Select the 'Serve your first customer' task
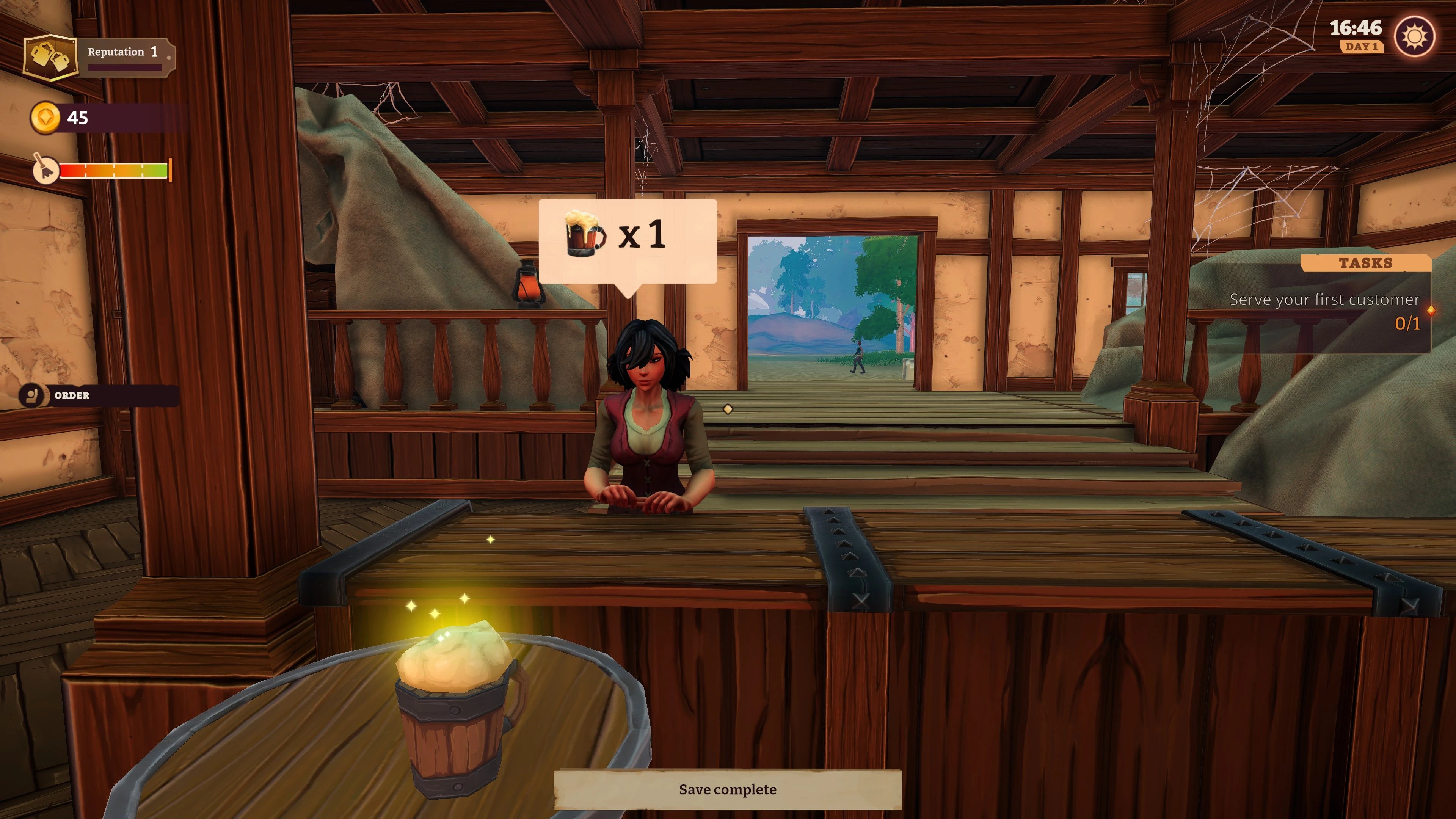1456x819 pixels. (x=1324, y=300)
